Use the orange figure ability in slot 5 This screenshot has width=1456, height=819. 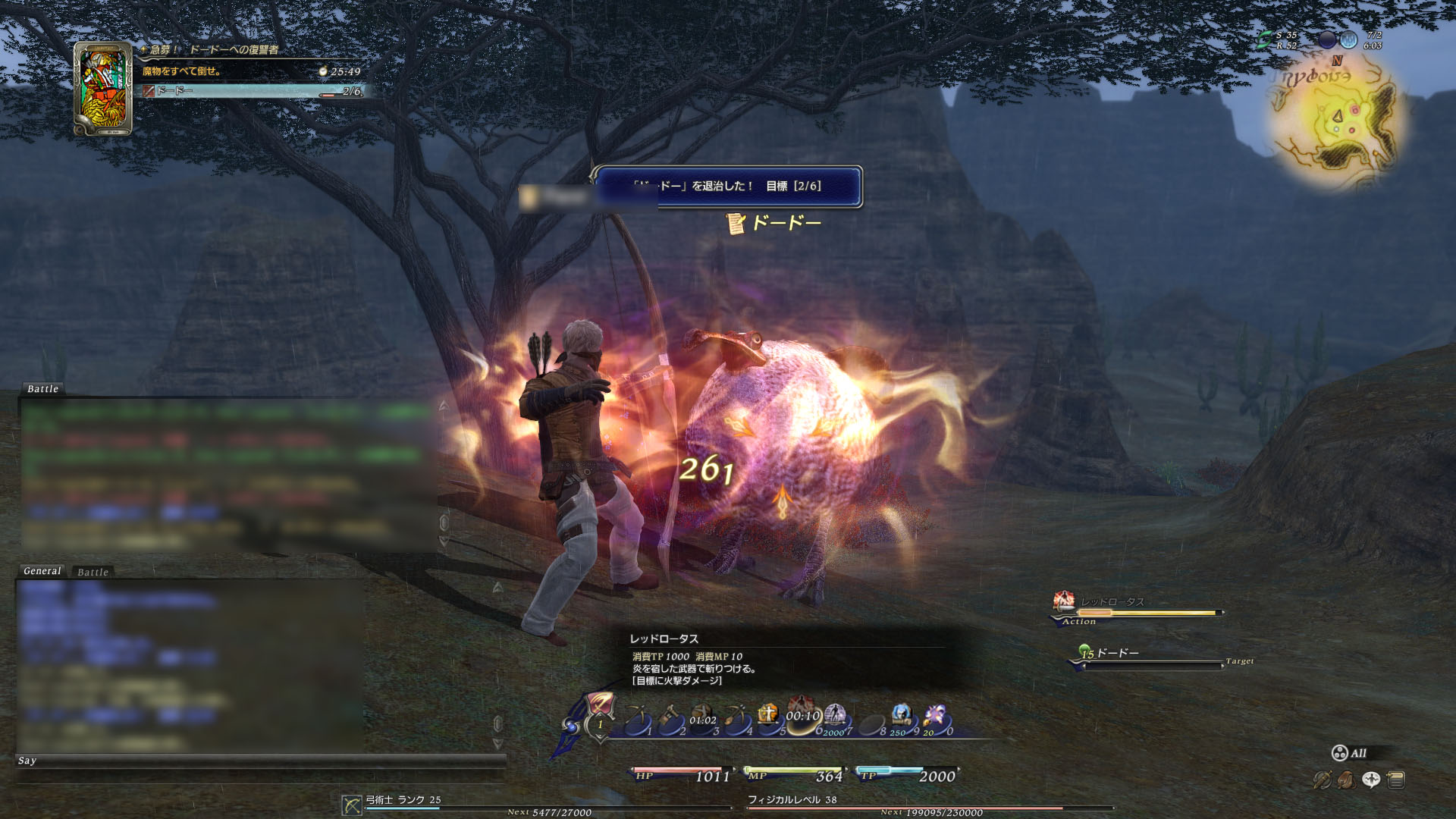768,717
